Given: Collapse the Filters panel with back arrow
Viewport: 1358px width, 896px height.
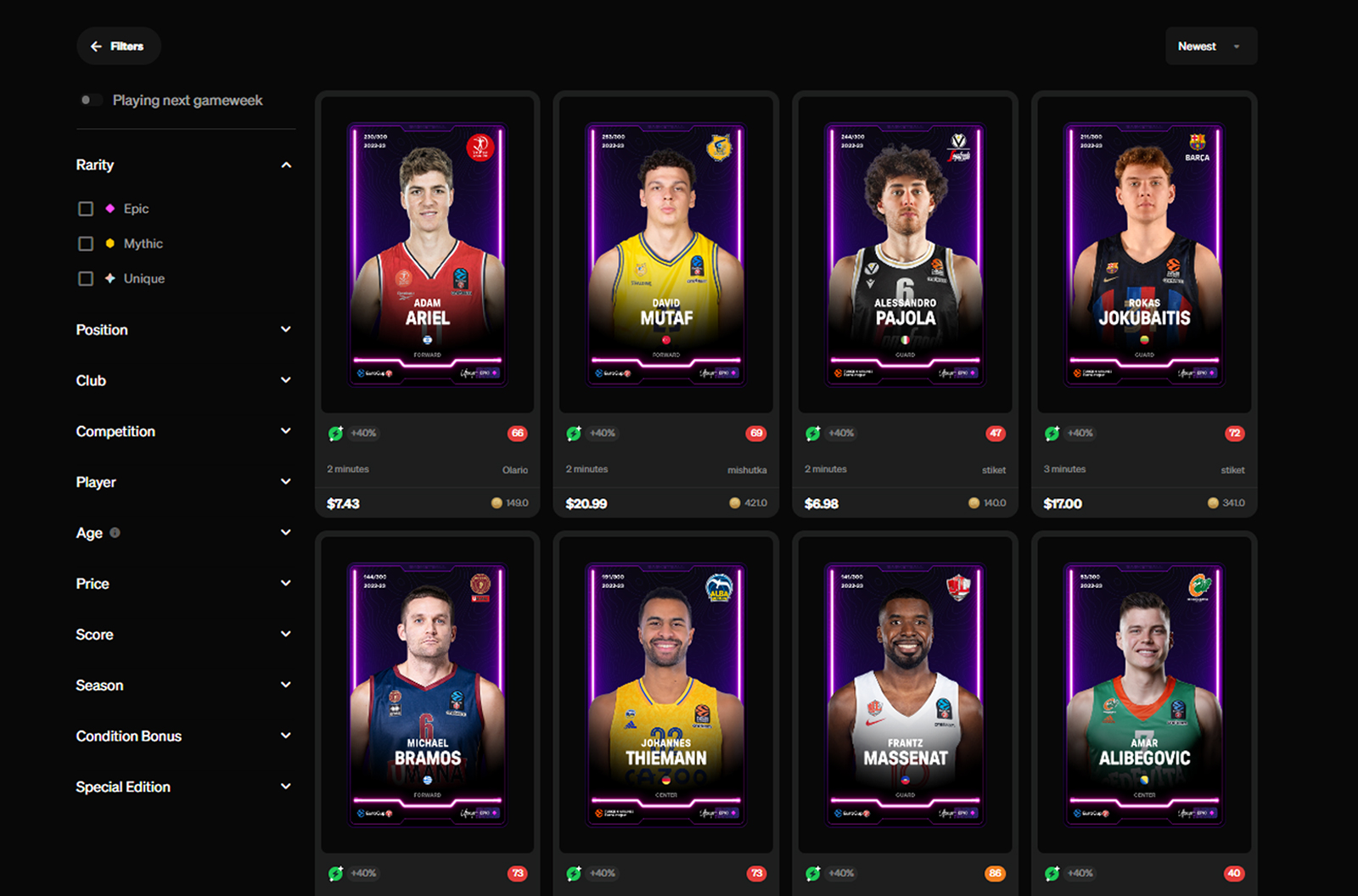Looking at the screenshot, I should pos(118,47).
